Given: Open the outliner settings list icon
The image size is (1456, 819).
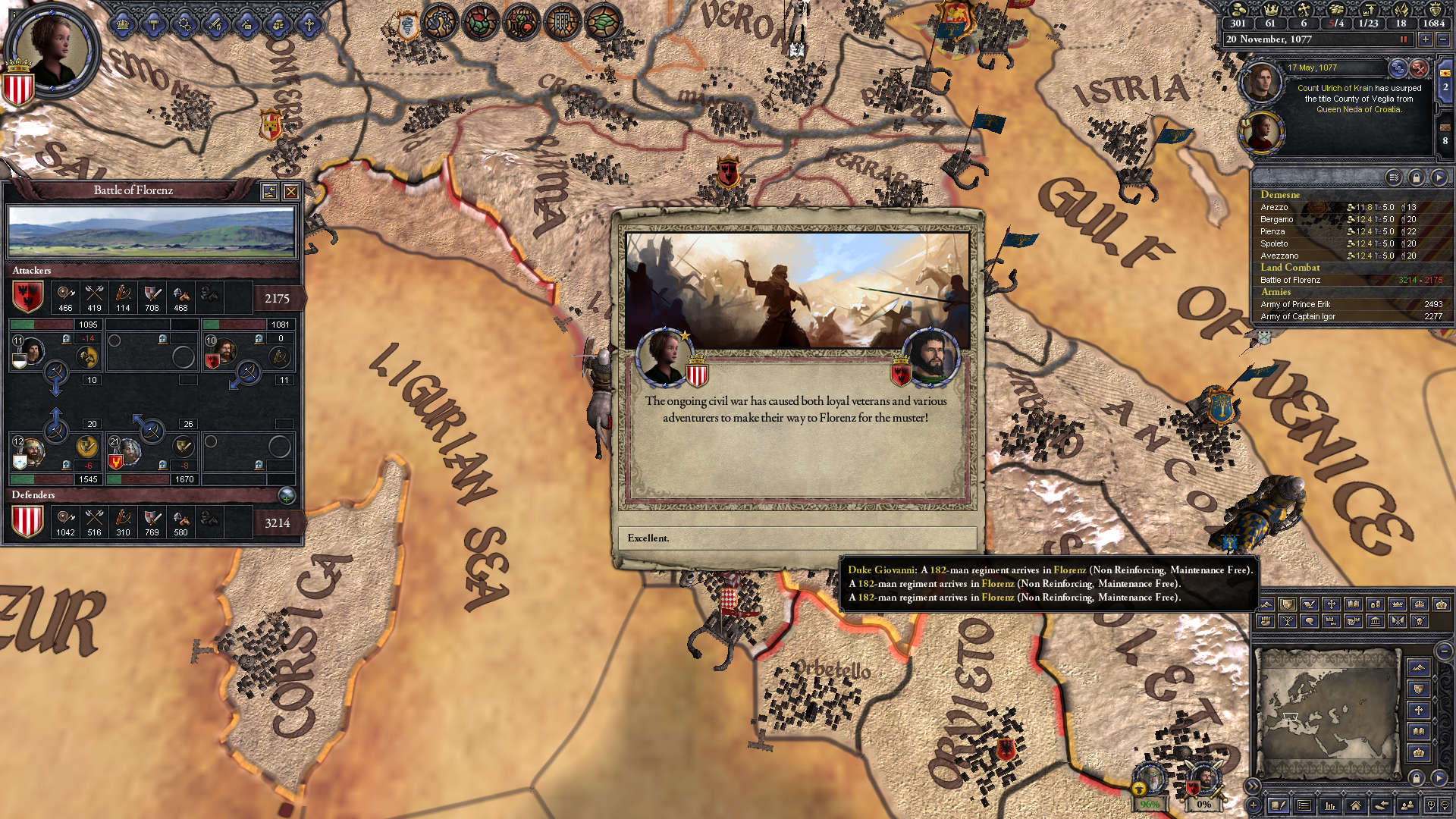Looking at the screenshot, I should [x=1395, y=177].
